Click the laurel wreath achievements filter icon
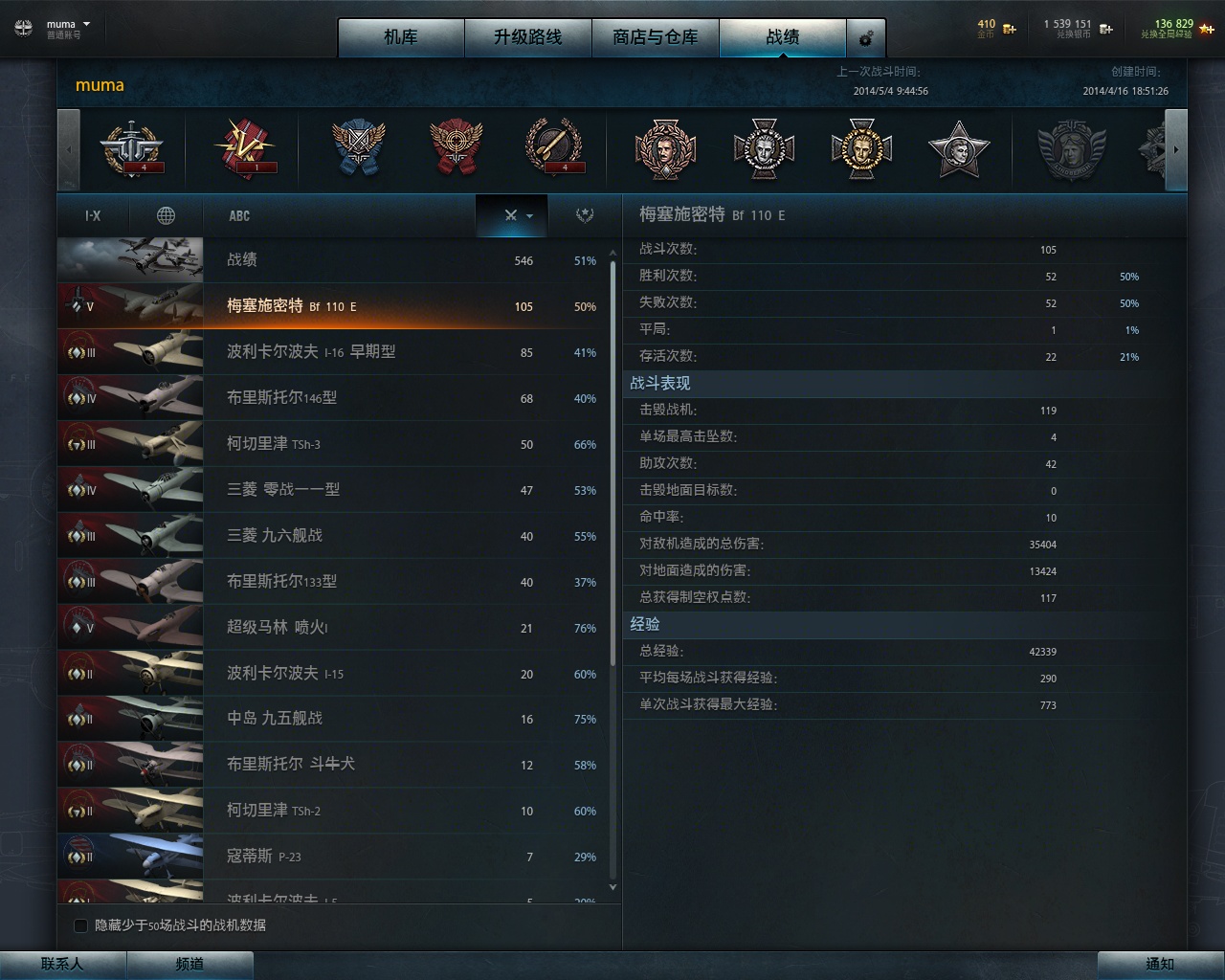 tap(585, 214)
